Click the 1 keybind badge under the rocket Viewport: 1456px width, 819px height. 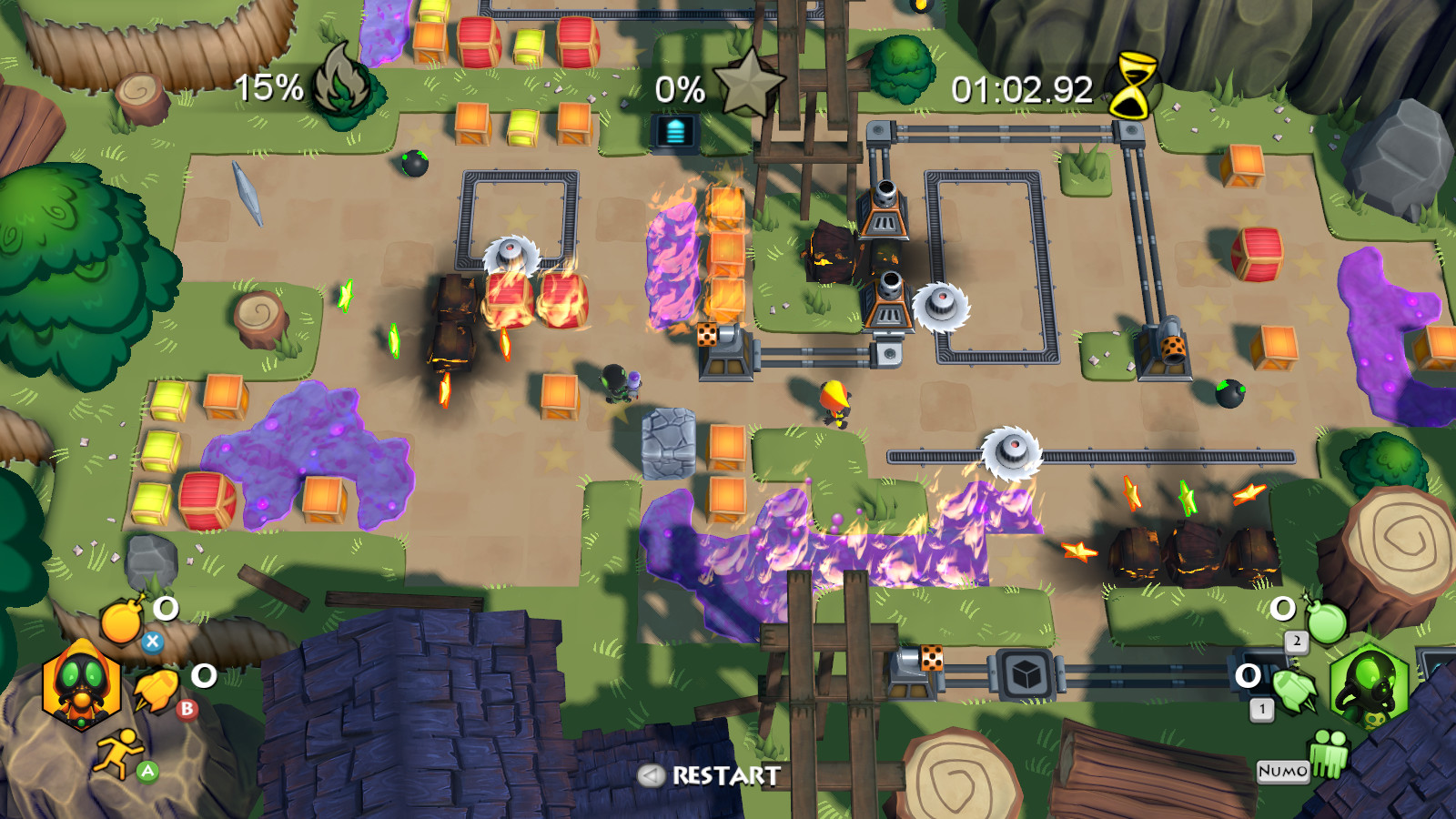[x=1263, y=708]
